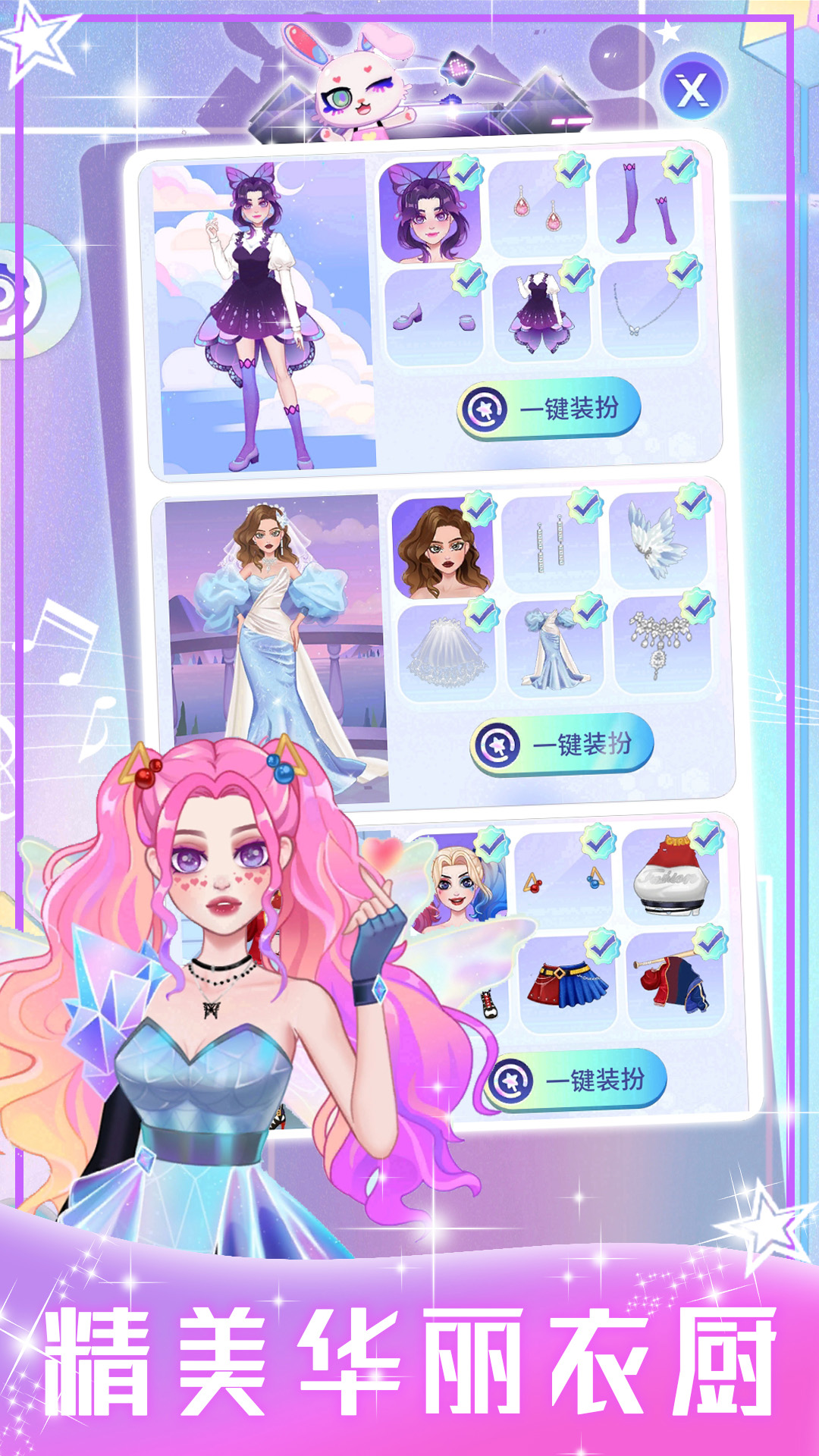Viewport: 819px width, 1456px height.
Task: Choose the long silver drop earrings slot
Action: click(x=551, y=544)
